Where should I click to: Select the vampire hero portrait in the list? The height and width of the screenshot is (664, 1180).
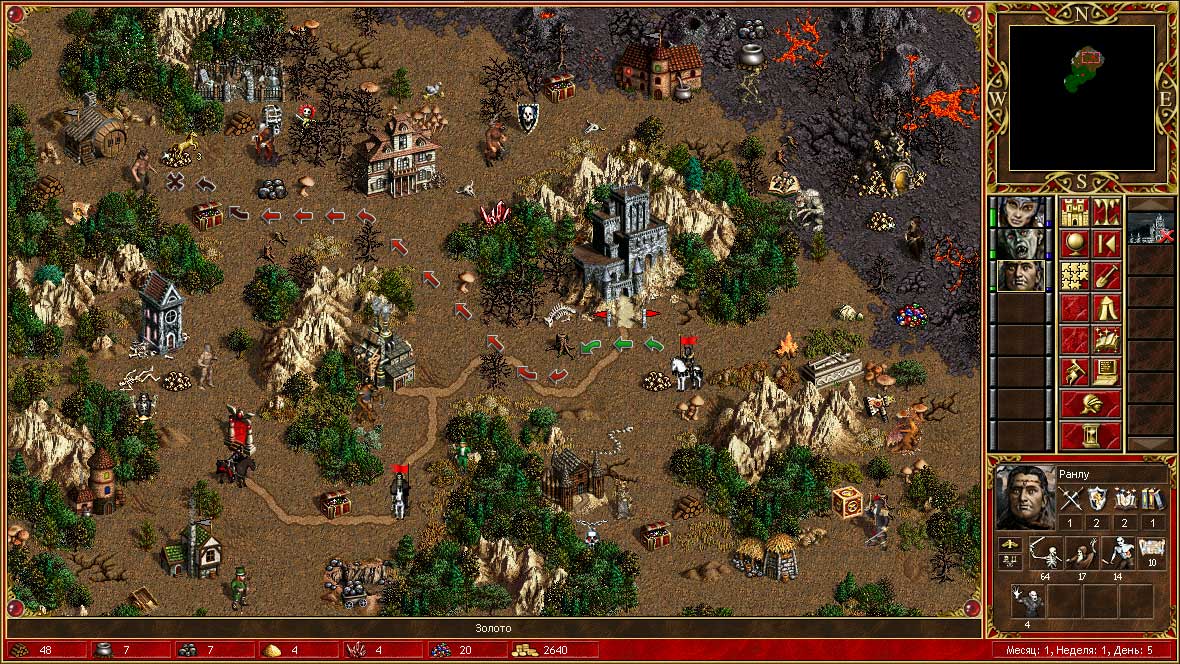pos(1021,243)
